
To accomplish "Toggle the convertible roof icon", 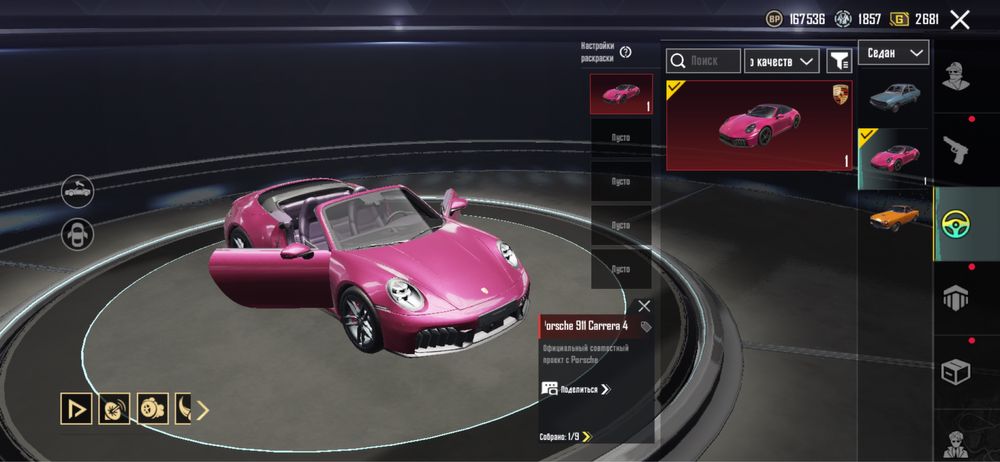I will [78, 187].
